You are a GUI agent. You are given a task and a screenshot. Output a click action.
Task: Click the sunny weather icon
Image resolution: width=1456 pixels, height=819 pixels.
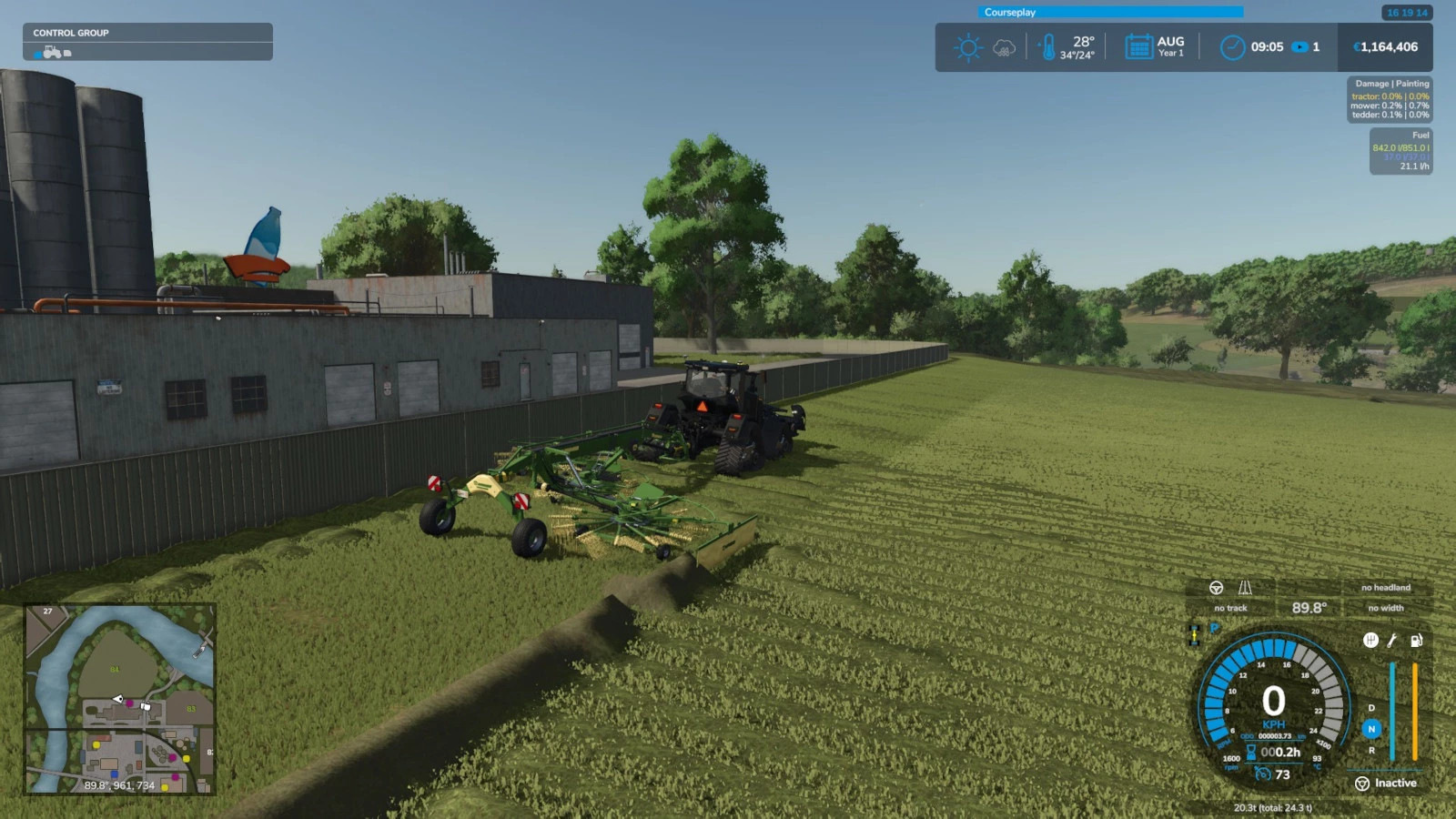(x=967, y=47)
